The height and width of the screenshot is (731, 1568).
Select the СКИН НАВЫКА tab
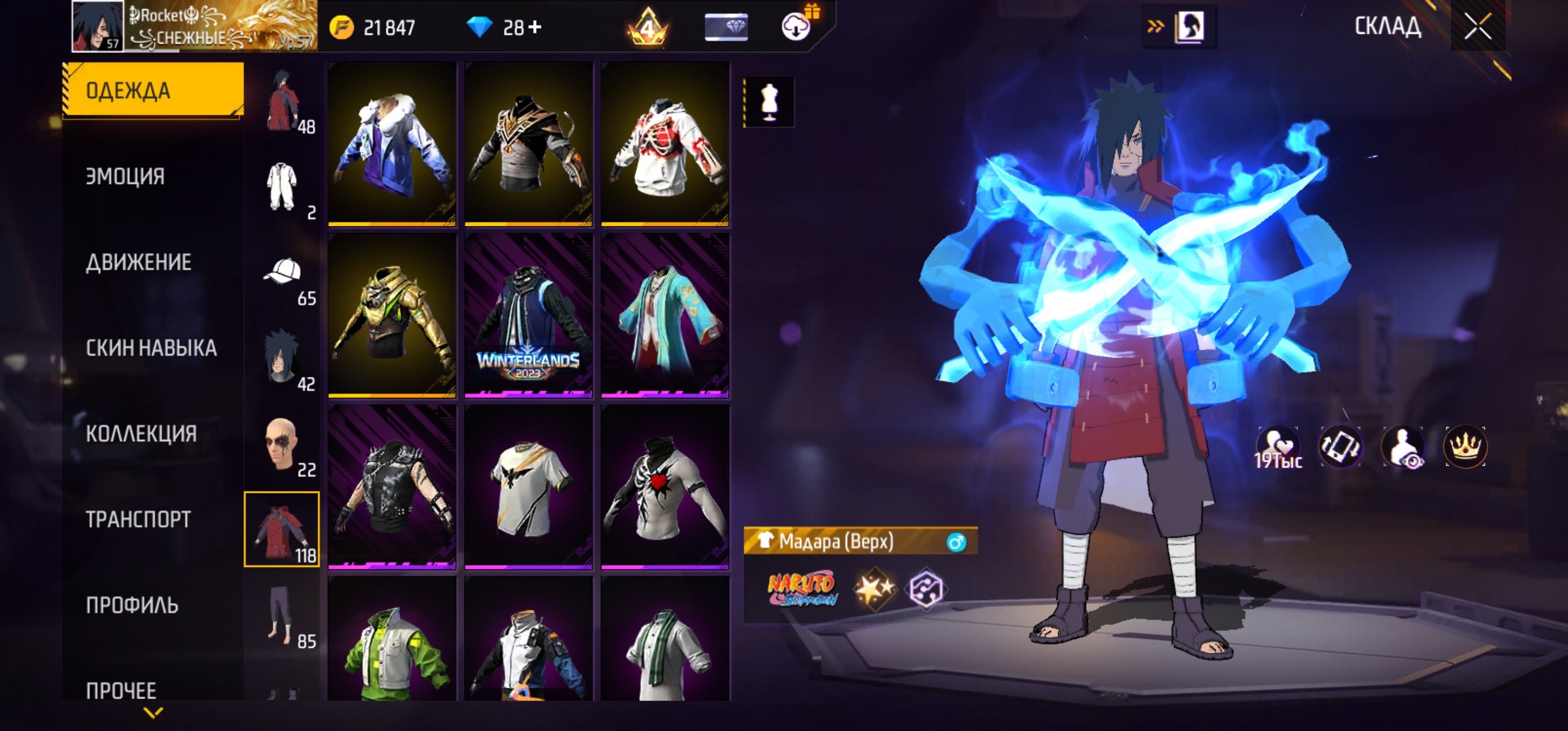click(151, 348)
